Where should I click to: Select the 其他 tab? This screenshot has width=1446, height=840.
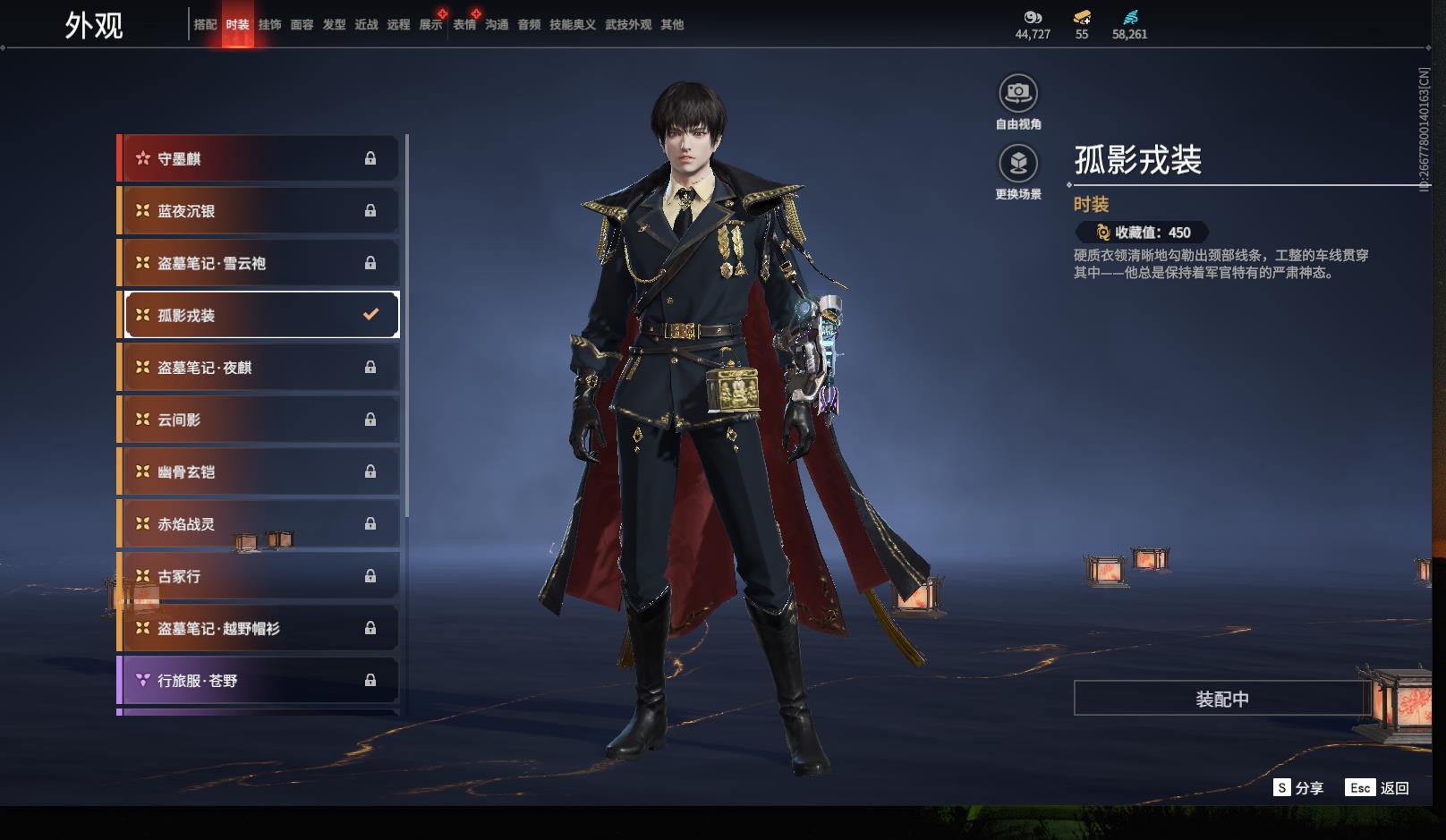672,25
